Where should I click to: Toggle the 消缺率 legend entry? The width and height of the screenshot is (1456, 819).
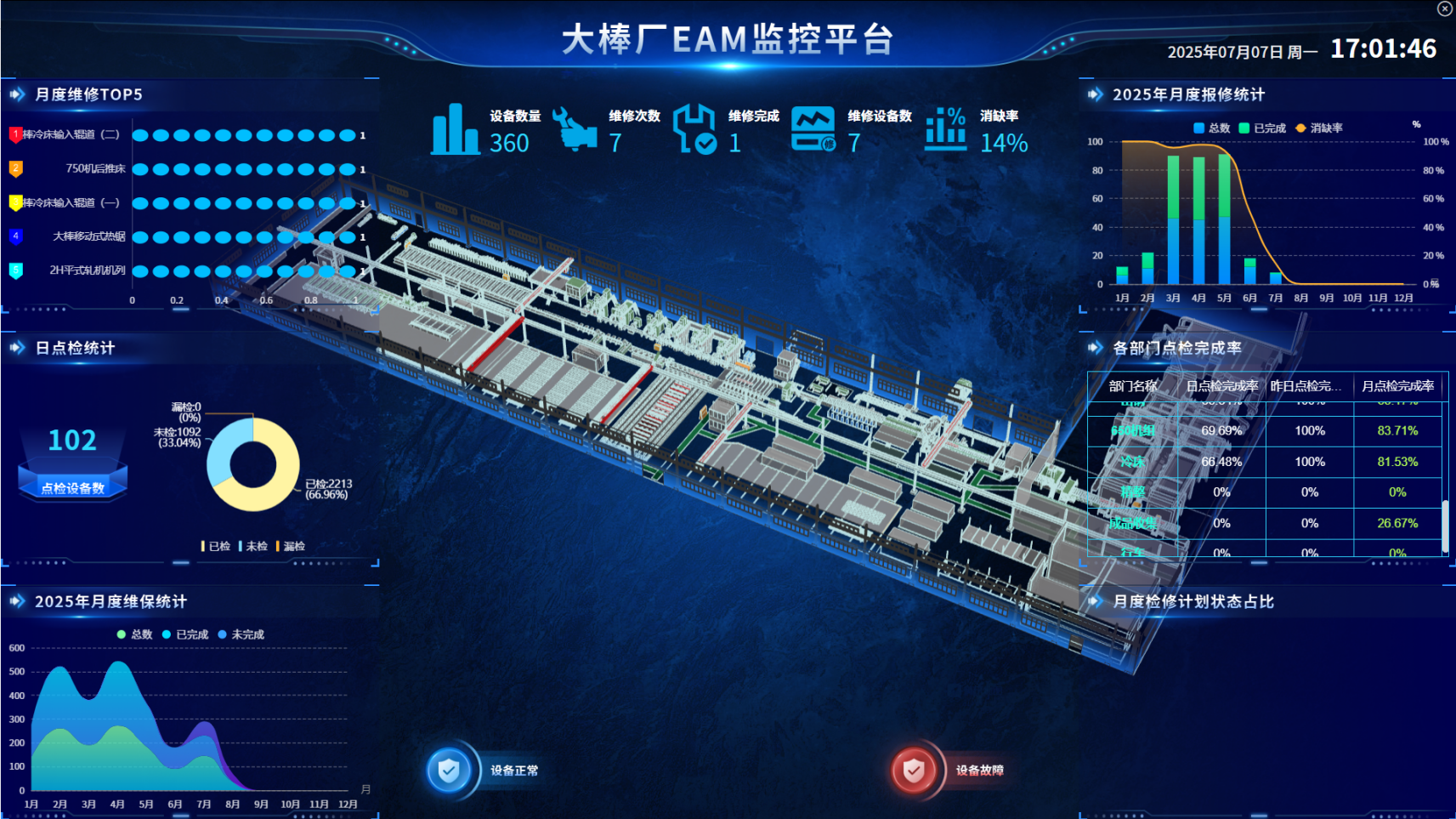pyautogui.click(x=1319, y=128)
